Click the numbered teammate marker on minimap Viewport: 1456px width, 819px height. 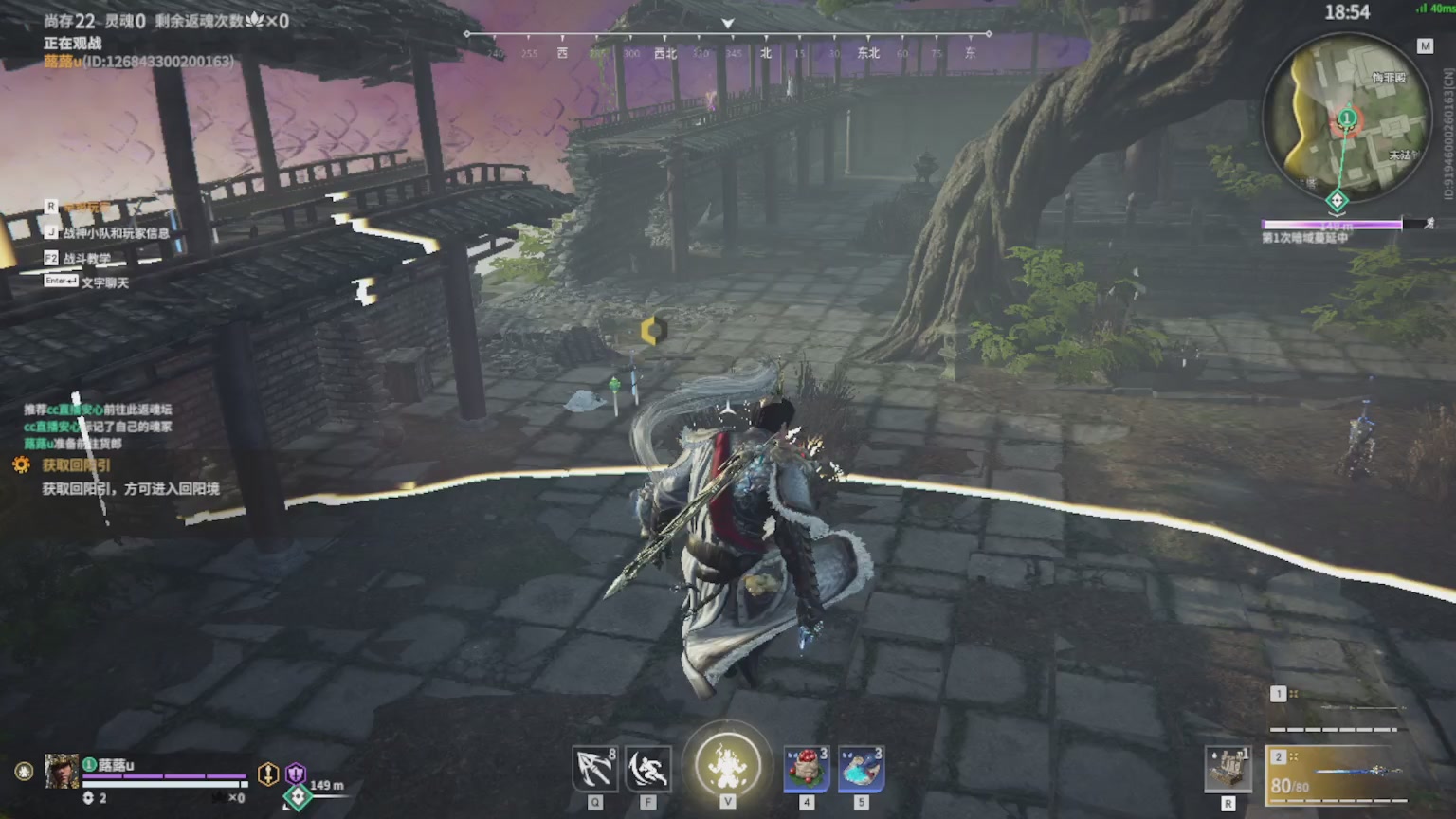(1346, 119)
